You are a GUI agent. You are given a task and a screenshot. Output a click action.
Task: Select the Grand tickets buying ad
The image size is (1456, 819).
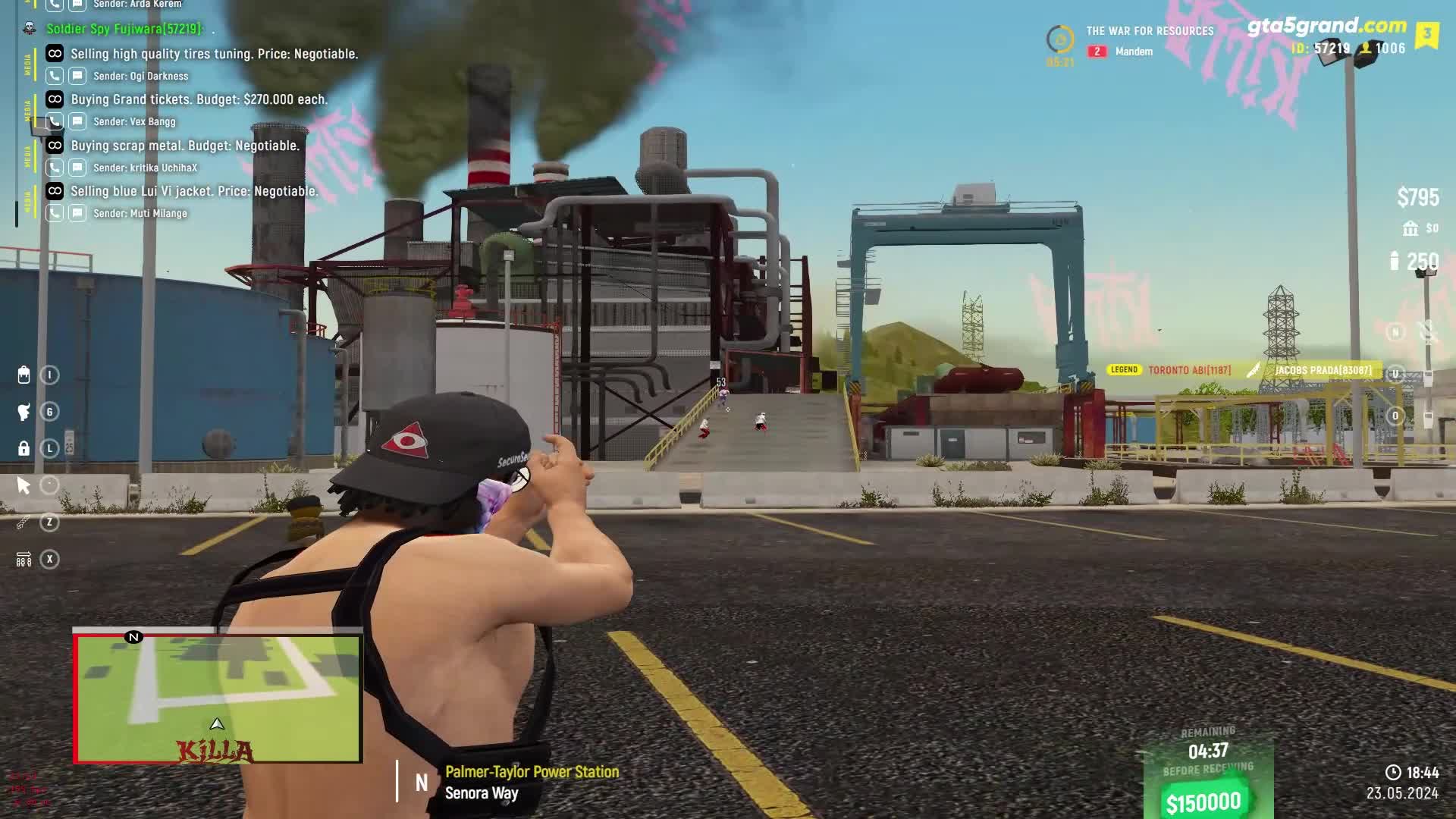click(x=199, y=99)
